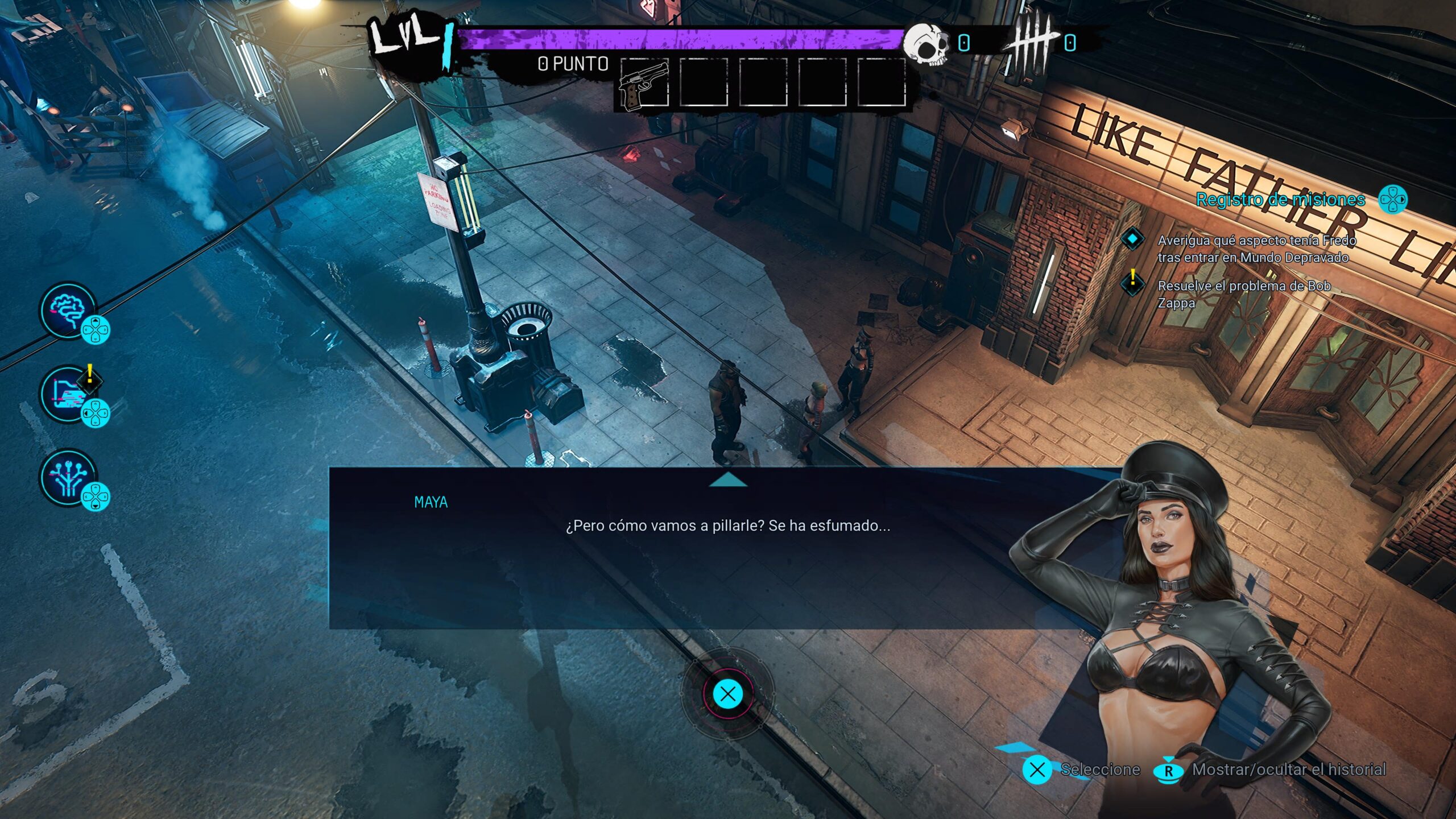Screen dimensions: 1456x819
Task: Select the pistol weapon slot
Action: click(x=644, y=84)
